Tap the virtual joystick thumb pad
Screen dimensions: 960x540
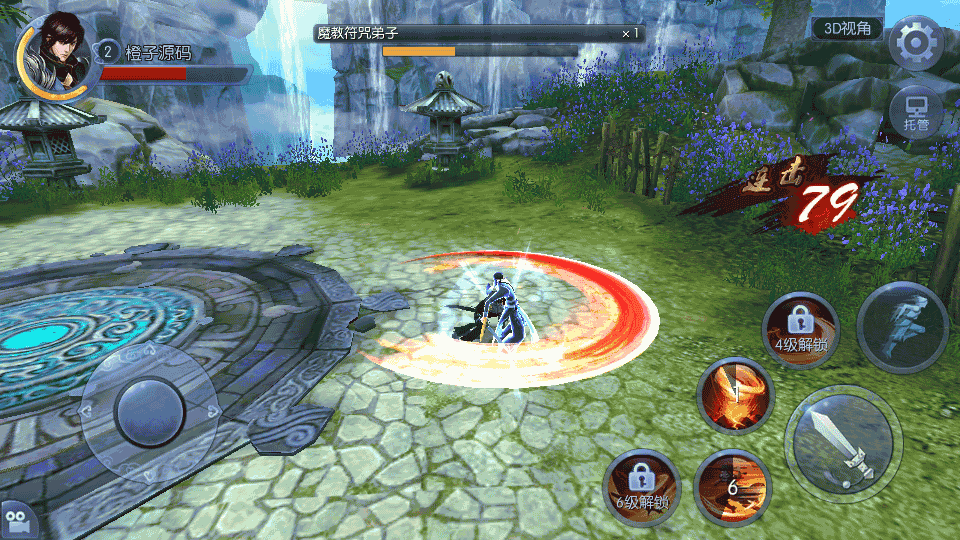(x=149, y=411)
